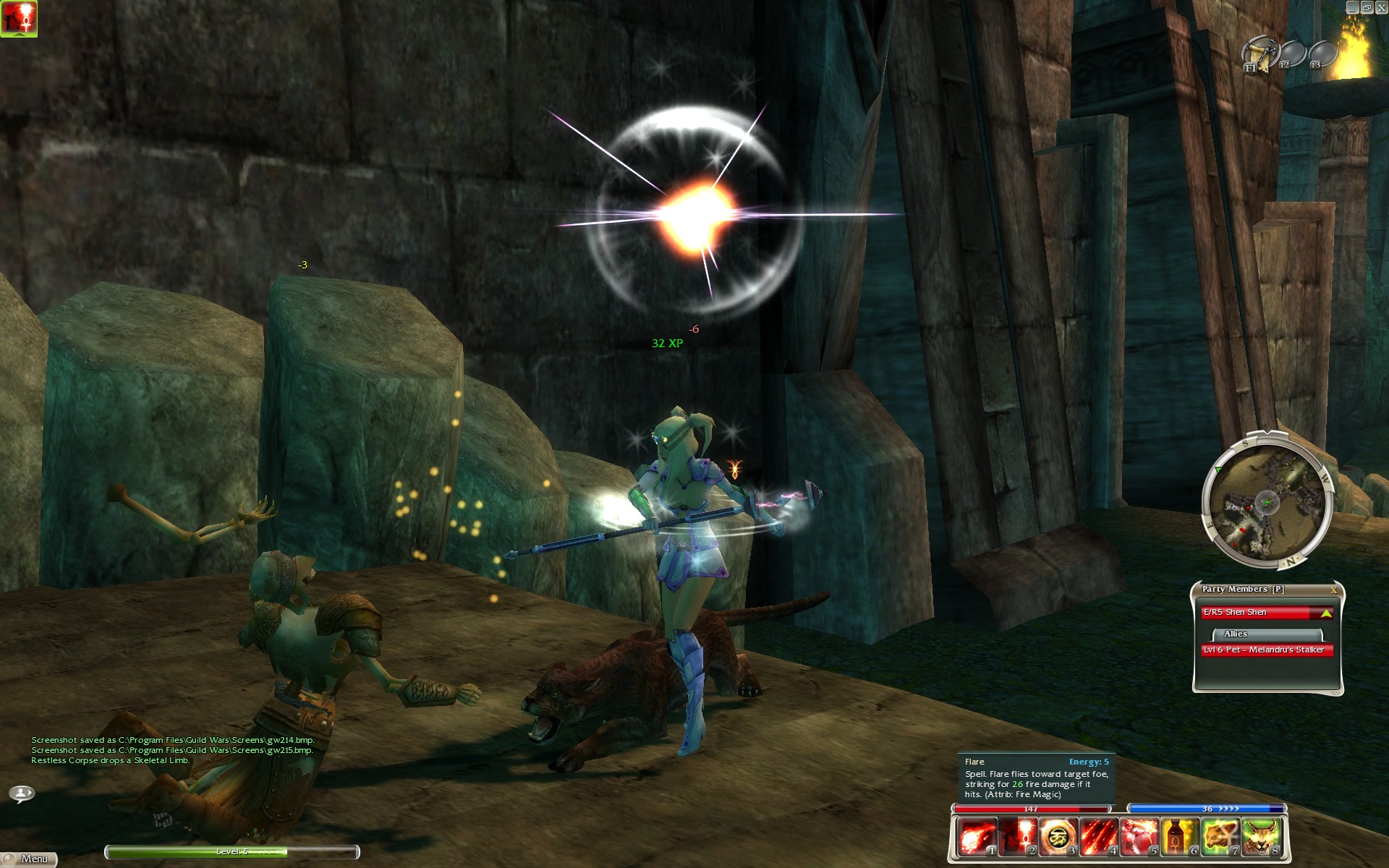1389x868 pixels.
Task: Select the F1 weapon set with the staff
Action: coord(1259,54)
